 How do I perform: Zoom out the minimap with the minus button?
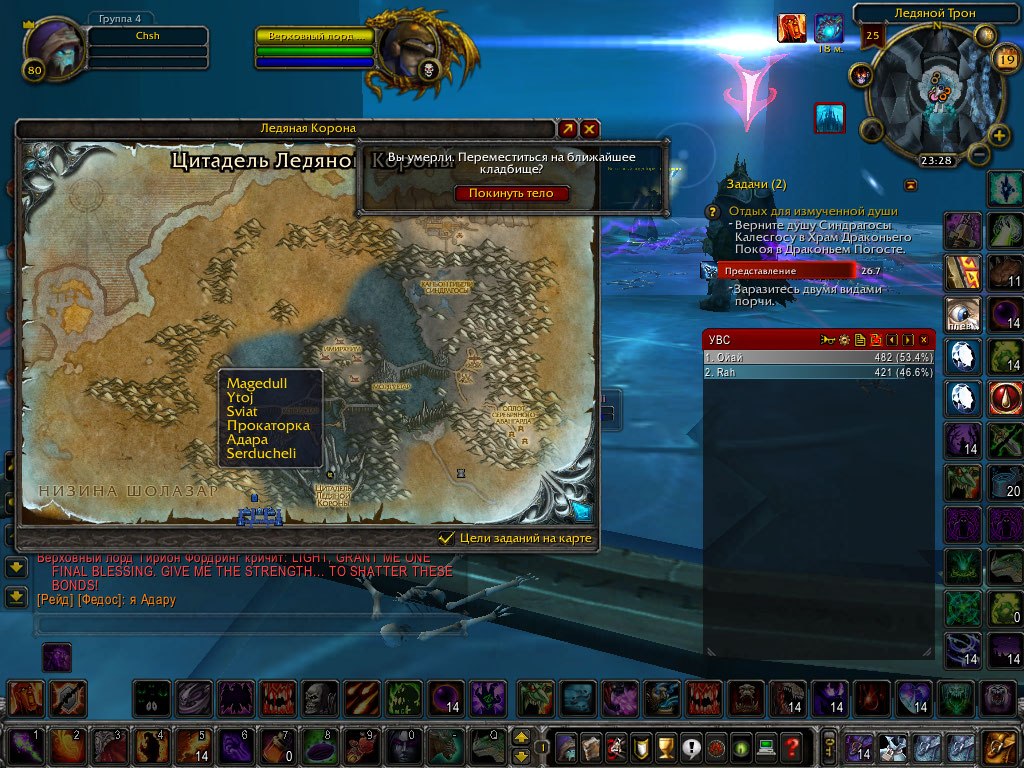click(978, 154)
